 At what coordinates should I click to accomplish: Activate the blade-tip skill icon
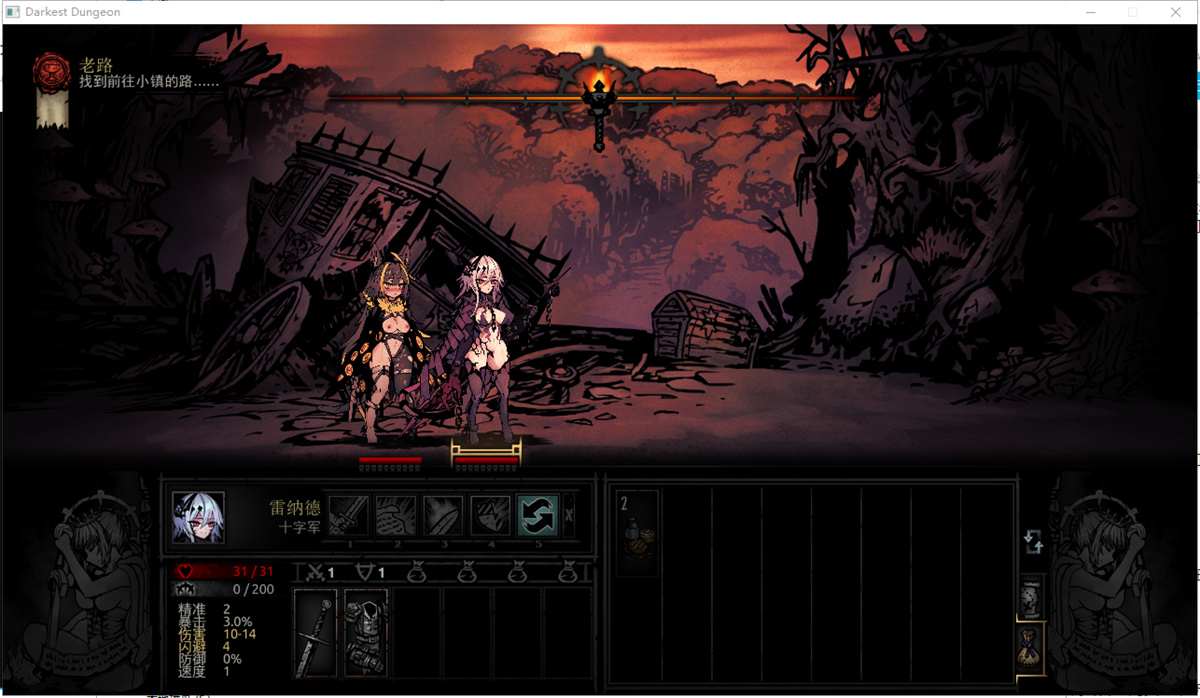pos(444,515)
